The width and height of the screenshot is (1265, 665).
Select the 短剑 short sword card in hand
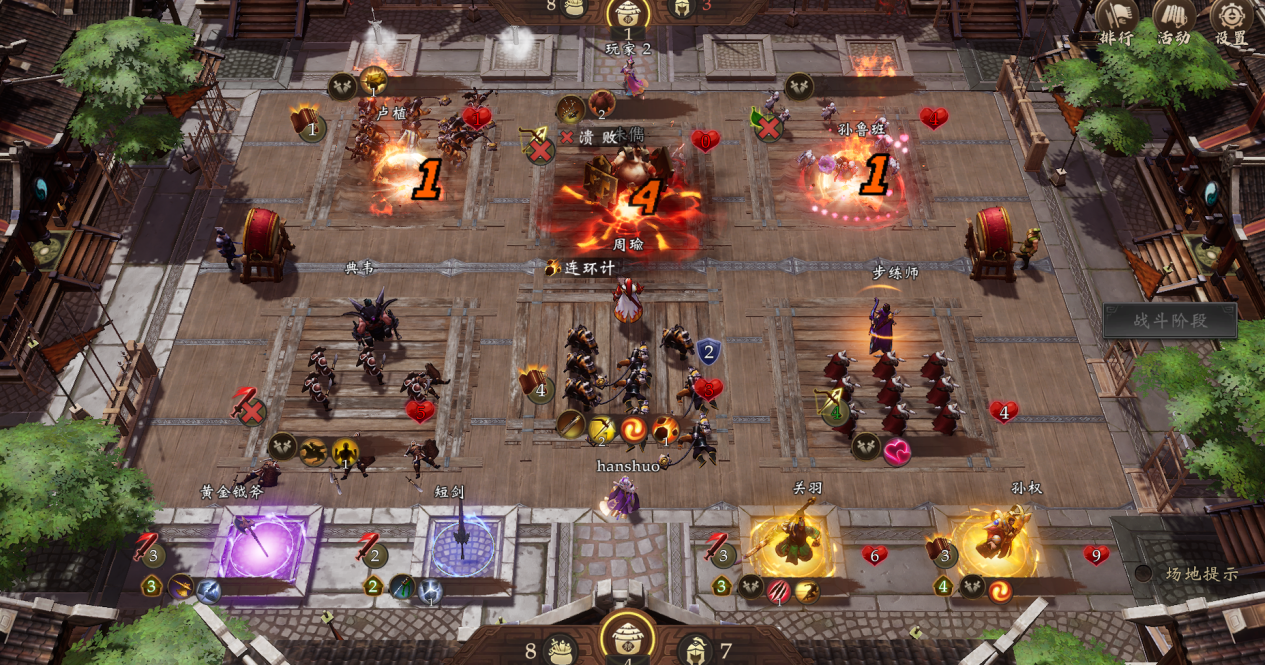(x=462, y=546)
